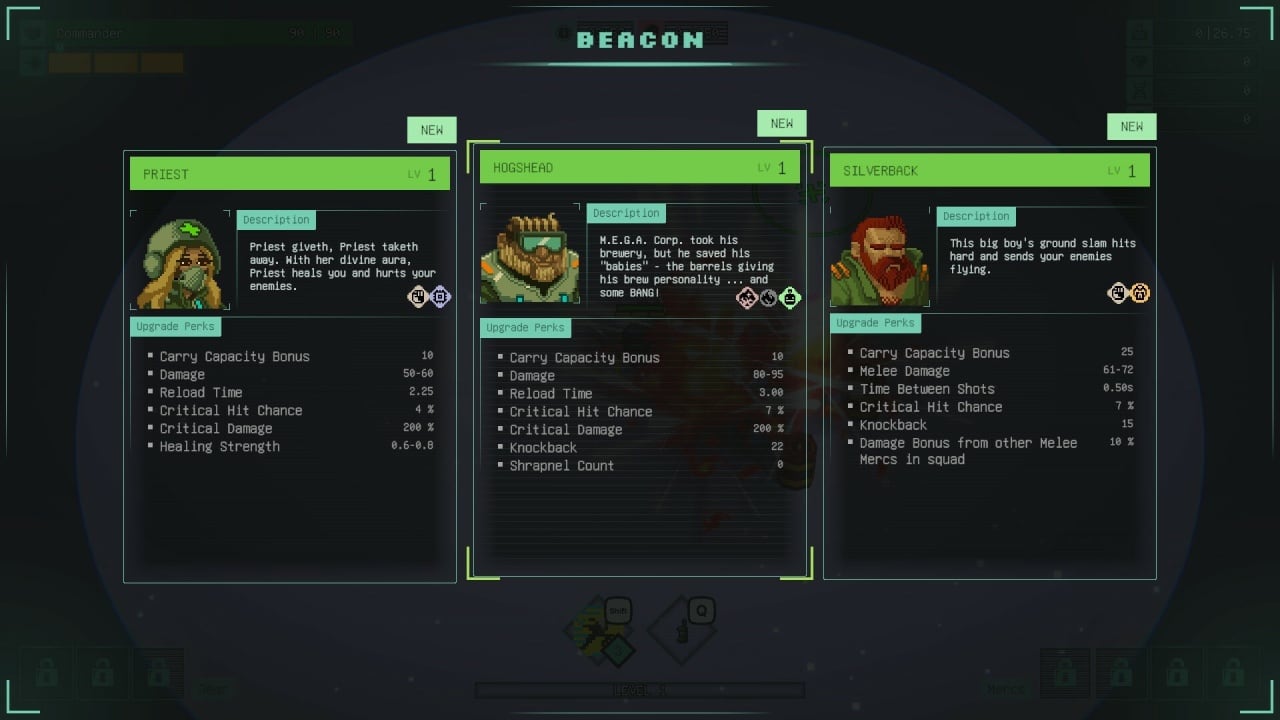1280x720 pixels.
Task: Click Hogshead's bearded portrait
Action: coord(530,254)
